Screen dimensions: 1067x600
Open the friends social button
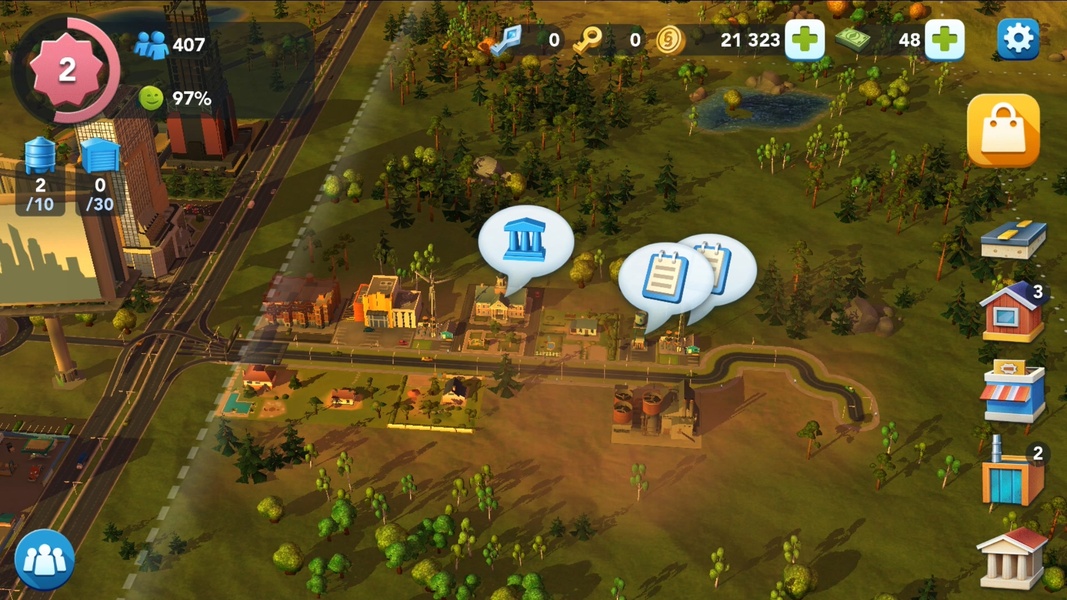click(44, 559)
